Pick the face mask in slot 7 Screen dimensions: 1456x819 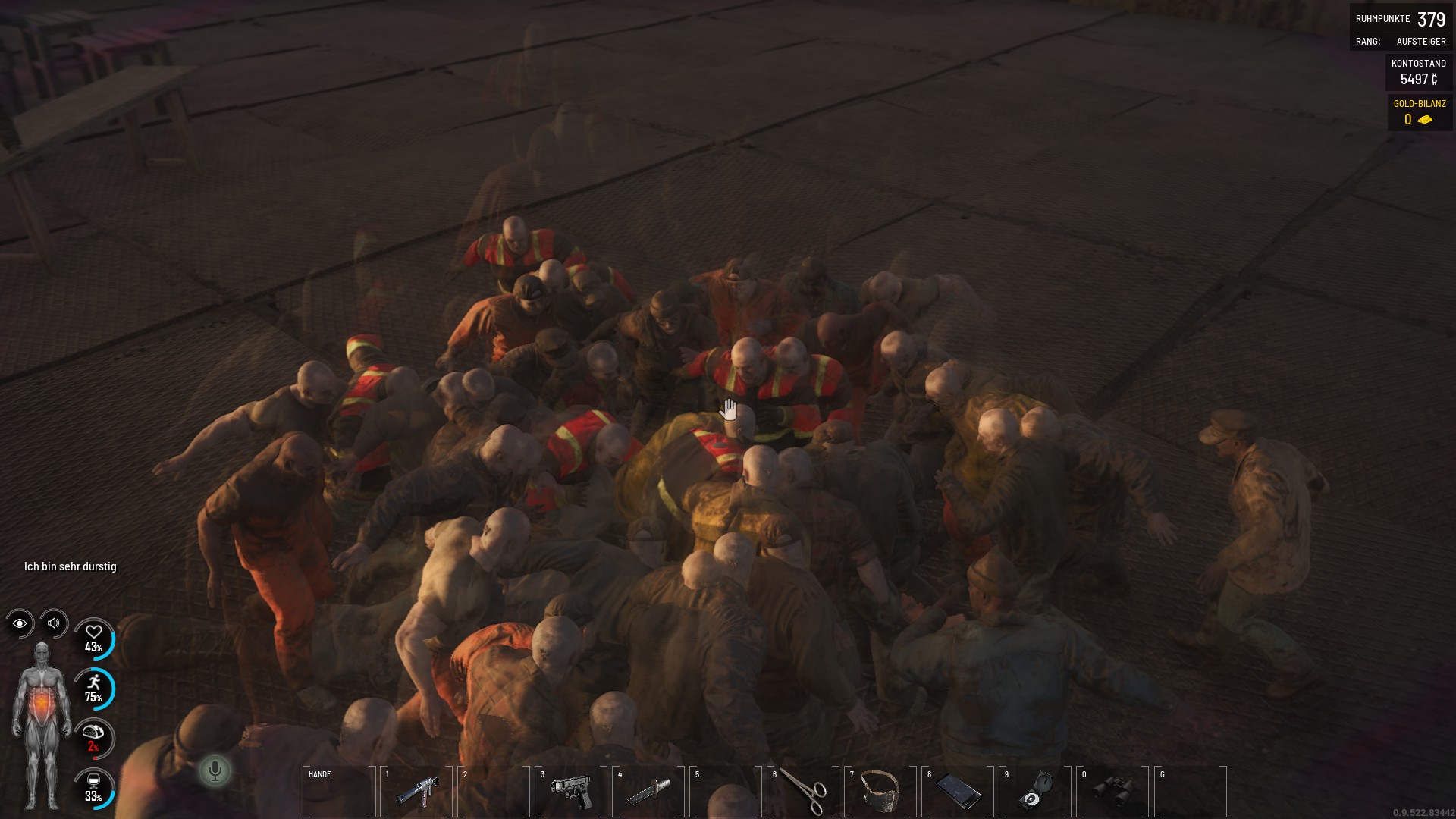pos(880,792)
